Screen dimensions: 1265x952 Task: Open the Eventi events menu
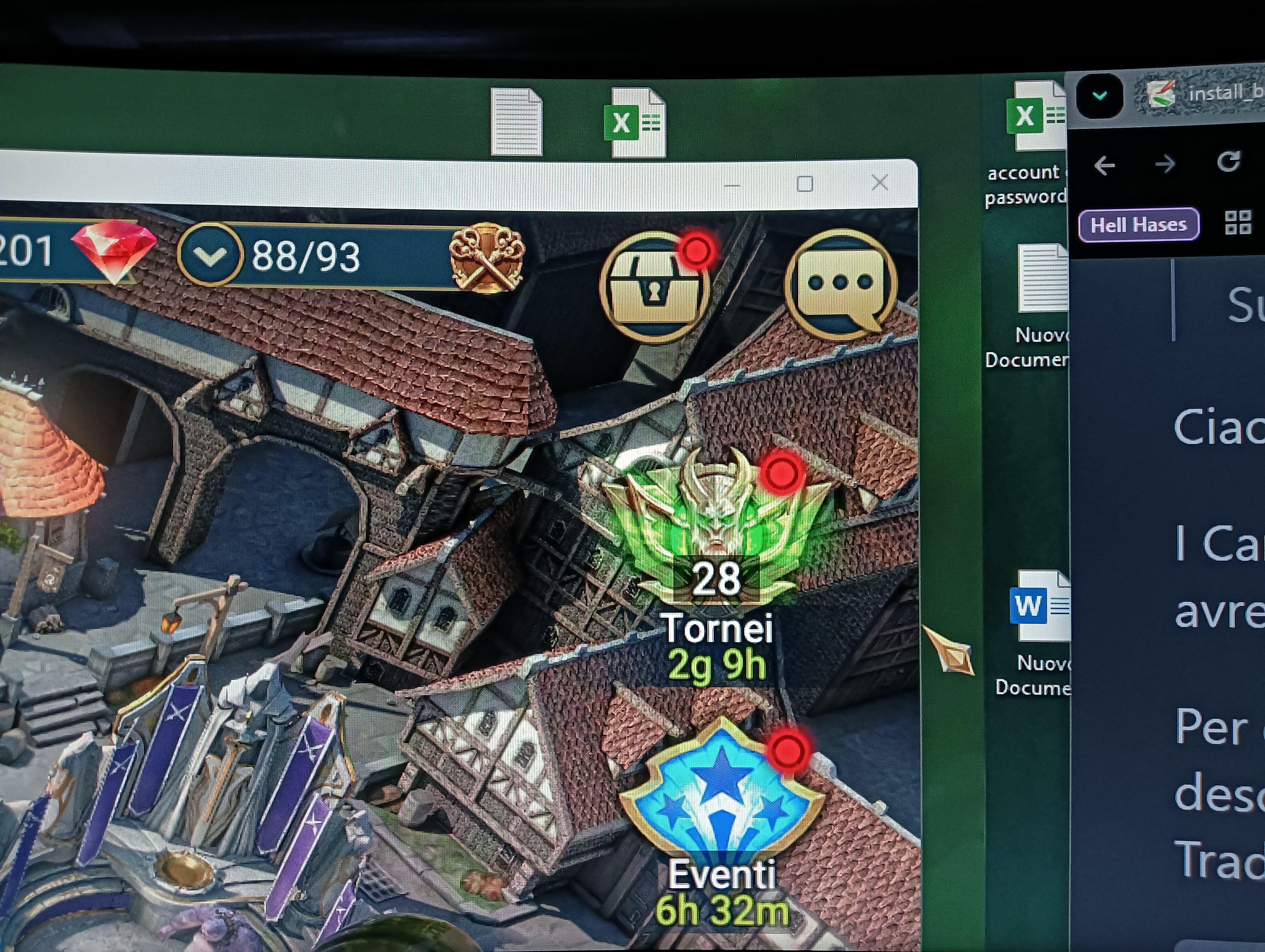pos(722,800)
